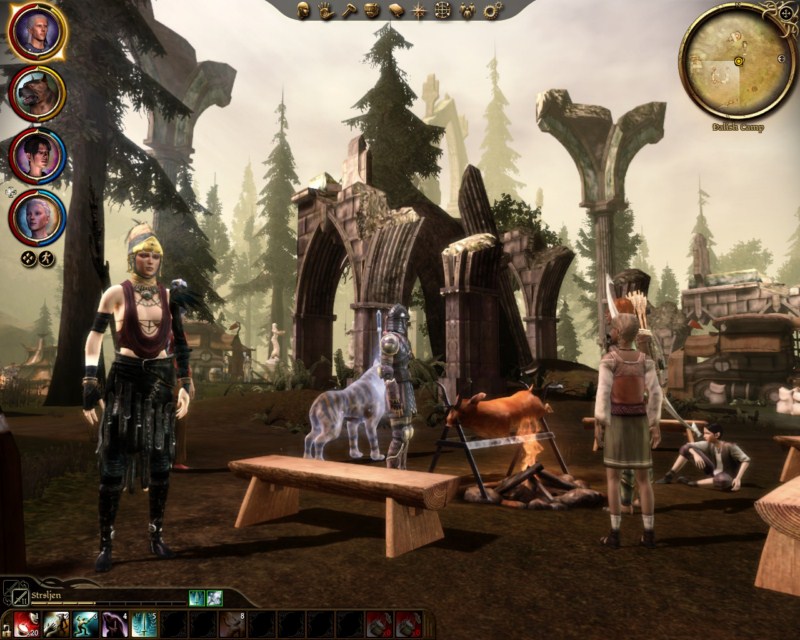Open the party picker three-figures icon

465,11
